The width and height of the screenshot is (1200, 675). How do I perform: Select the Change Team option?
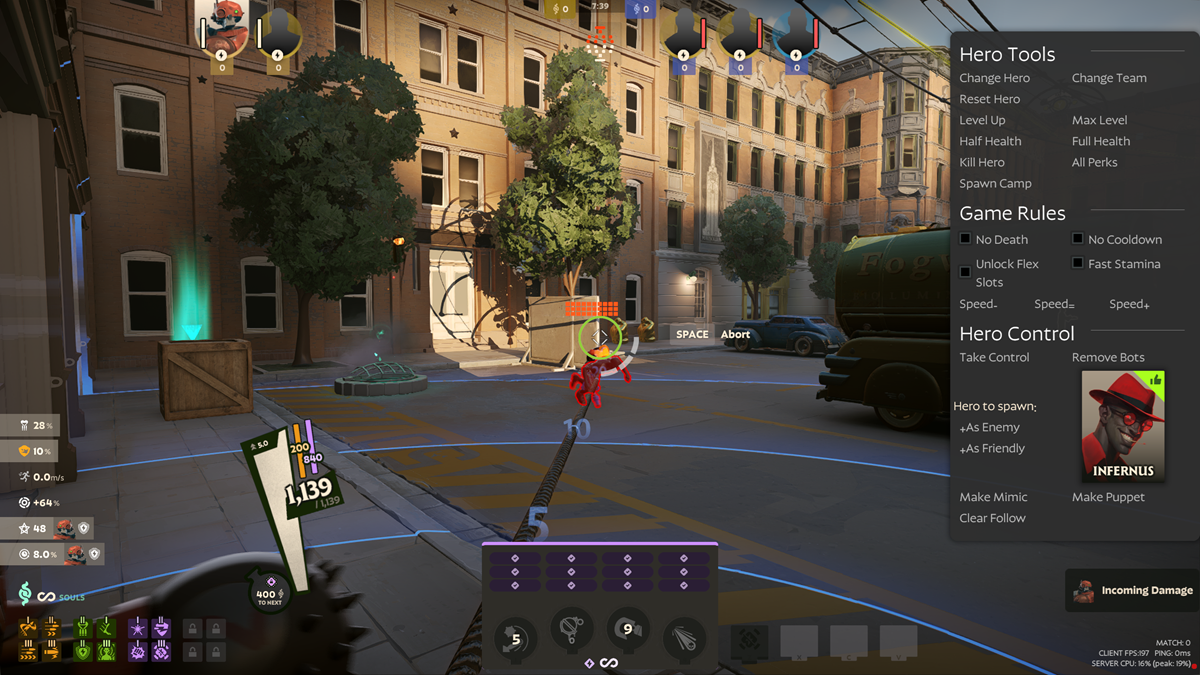tap(1109, 78)
